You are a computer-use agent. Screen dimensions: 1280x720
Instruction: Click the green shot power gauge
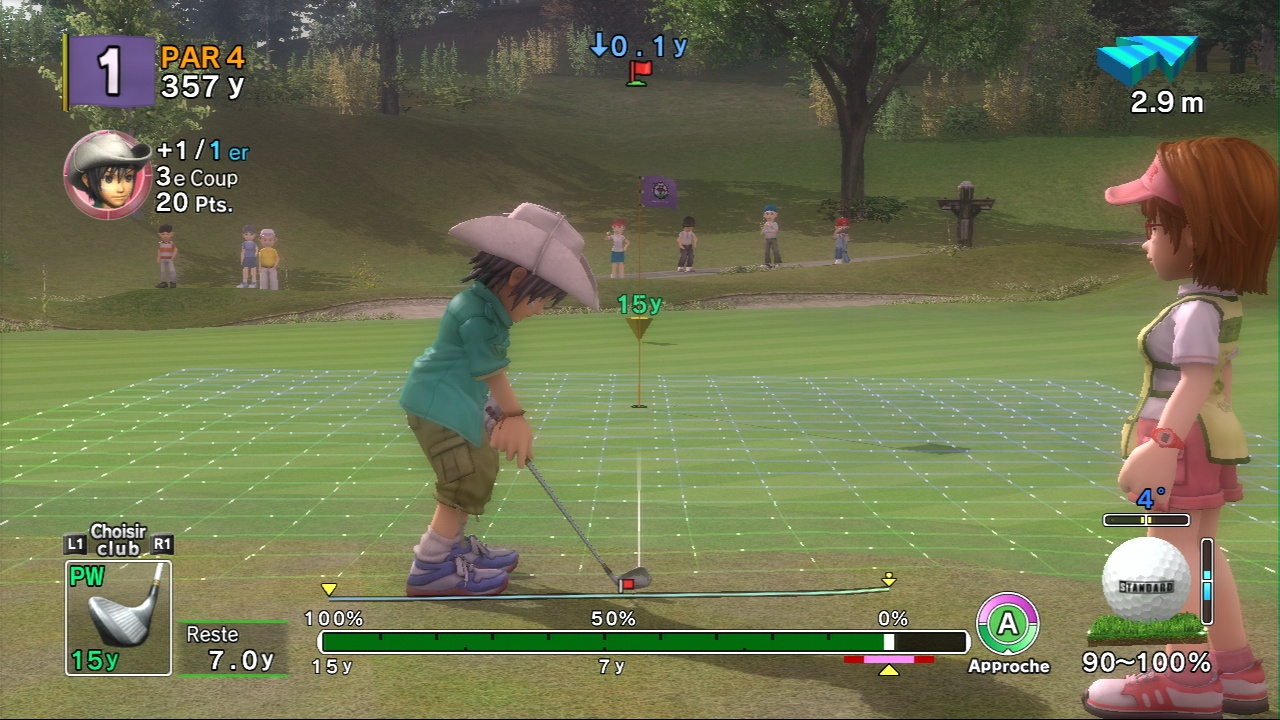coord(600,641)
